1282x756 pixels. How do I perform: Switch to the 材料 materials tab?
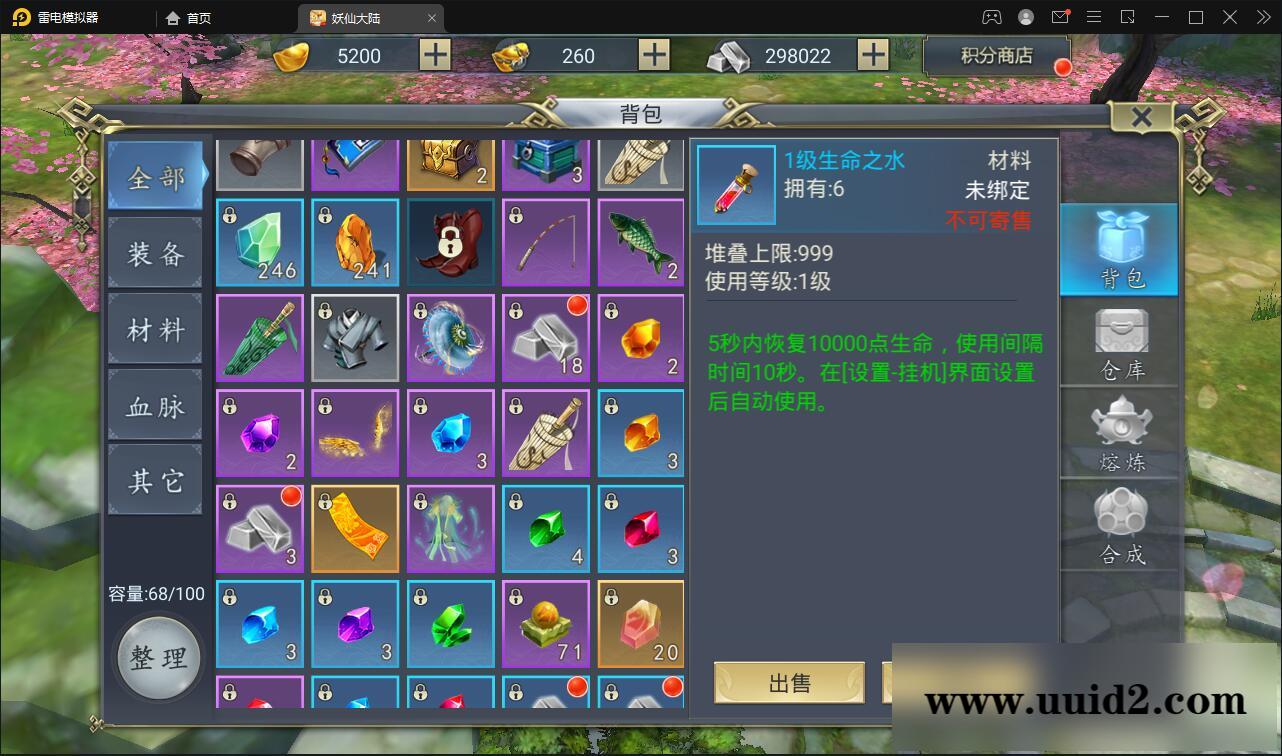pos(155,330)
